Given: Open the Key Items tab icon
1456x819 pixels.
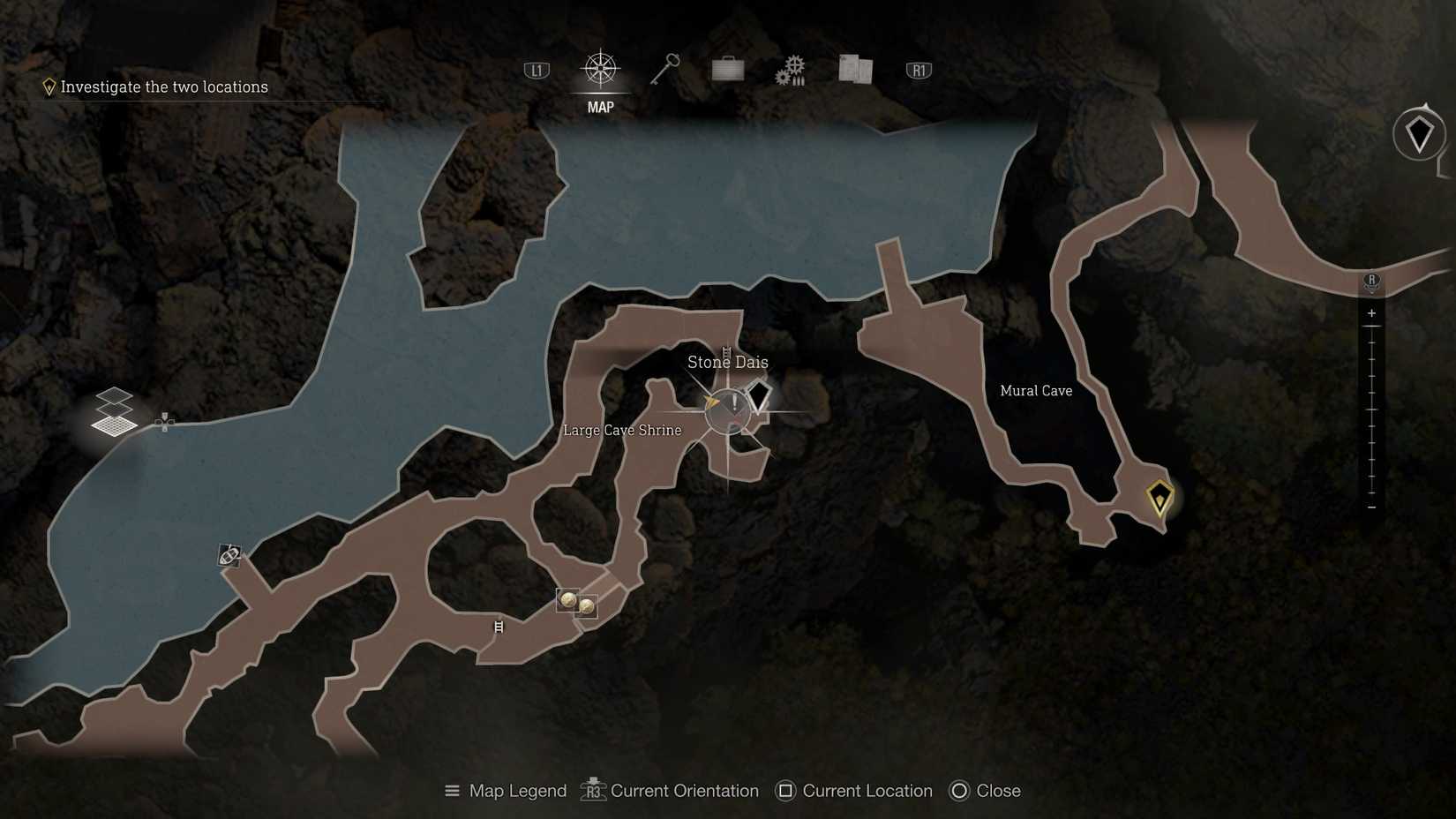Looking at the screenshot, I should coord(666,67).
